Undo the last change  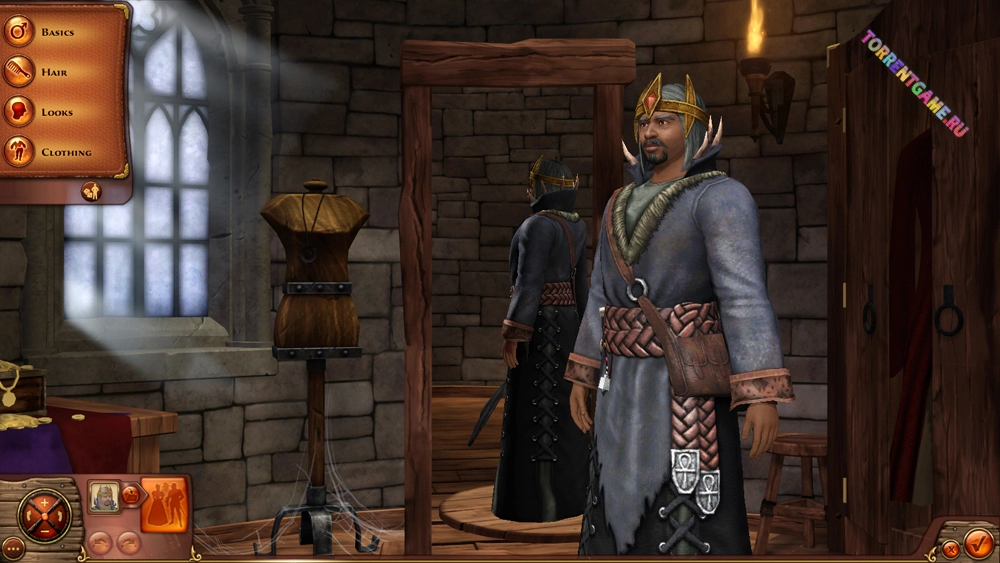pyautogui.click(x=99, y=543)
